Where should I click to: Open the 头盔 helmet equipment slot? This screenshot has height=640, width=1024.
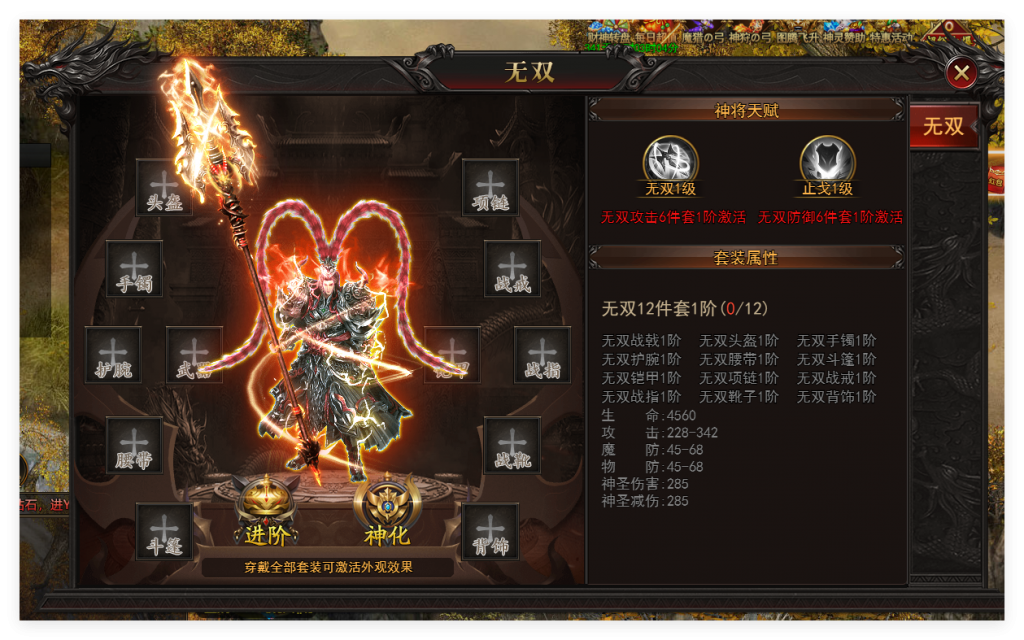point(163,187)
